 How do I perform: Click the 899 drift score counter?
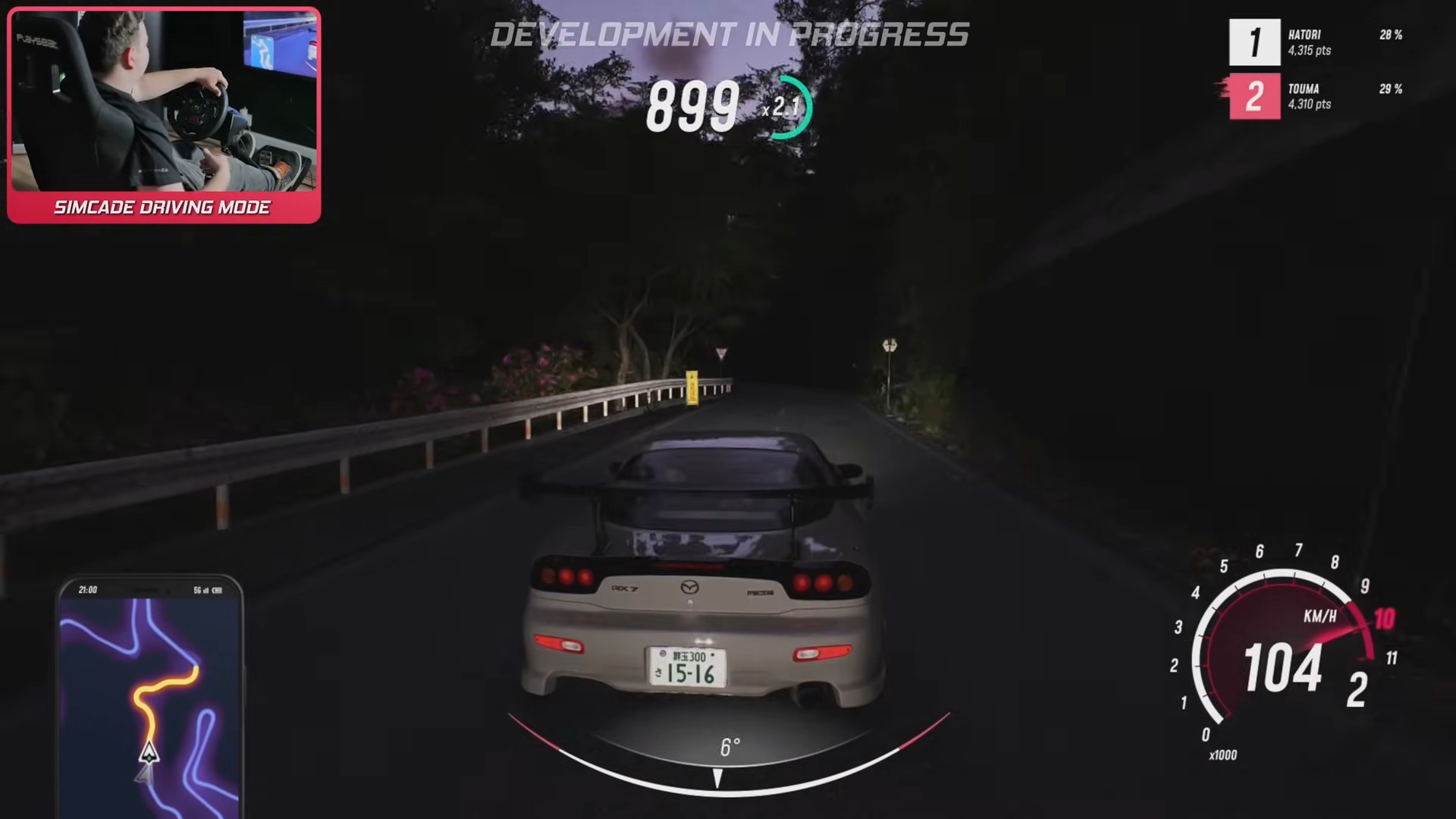click(x=692, y=106)
